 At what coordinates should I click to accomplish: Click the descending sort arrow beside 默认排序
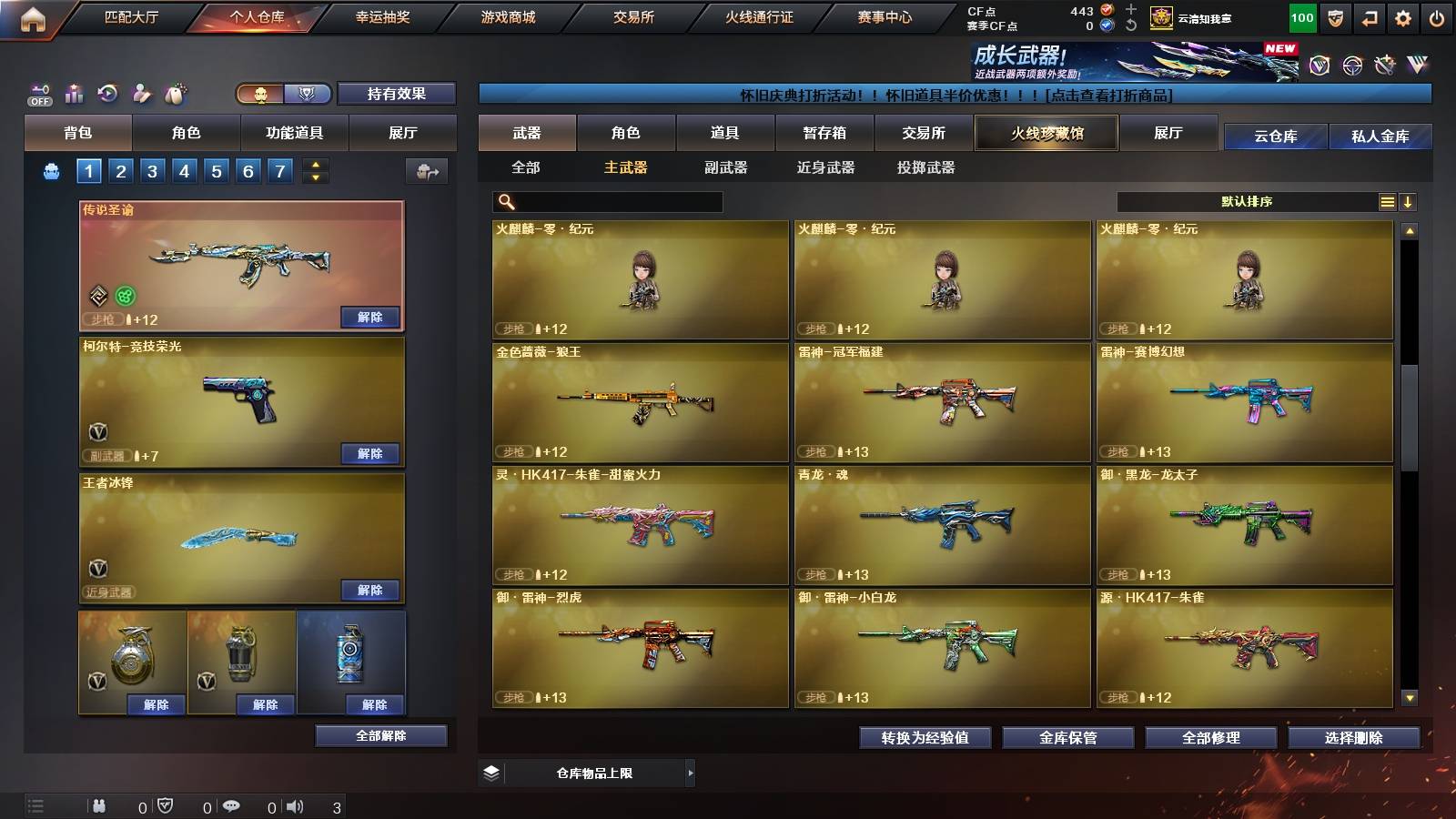click(x=1409, y=201)
